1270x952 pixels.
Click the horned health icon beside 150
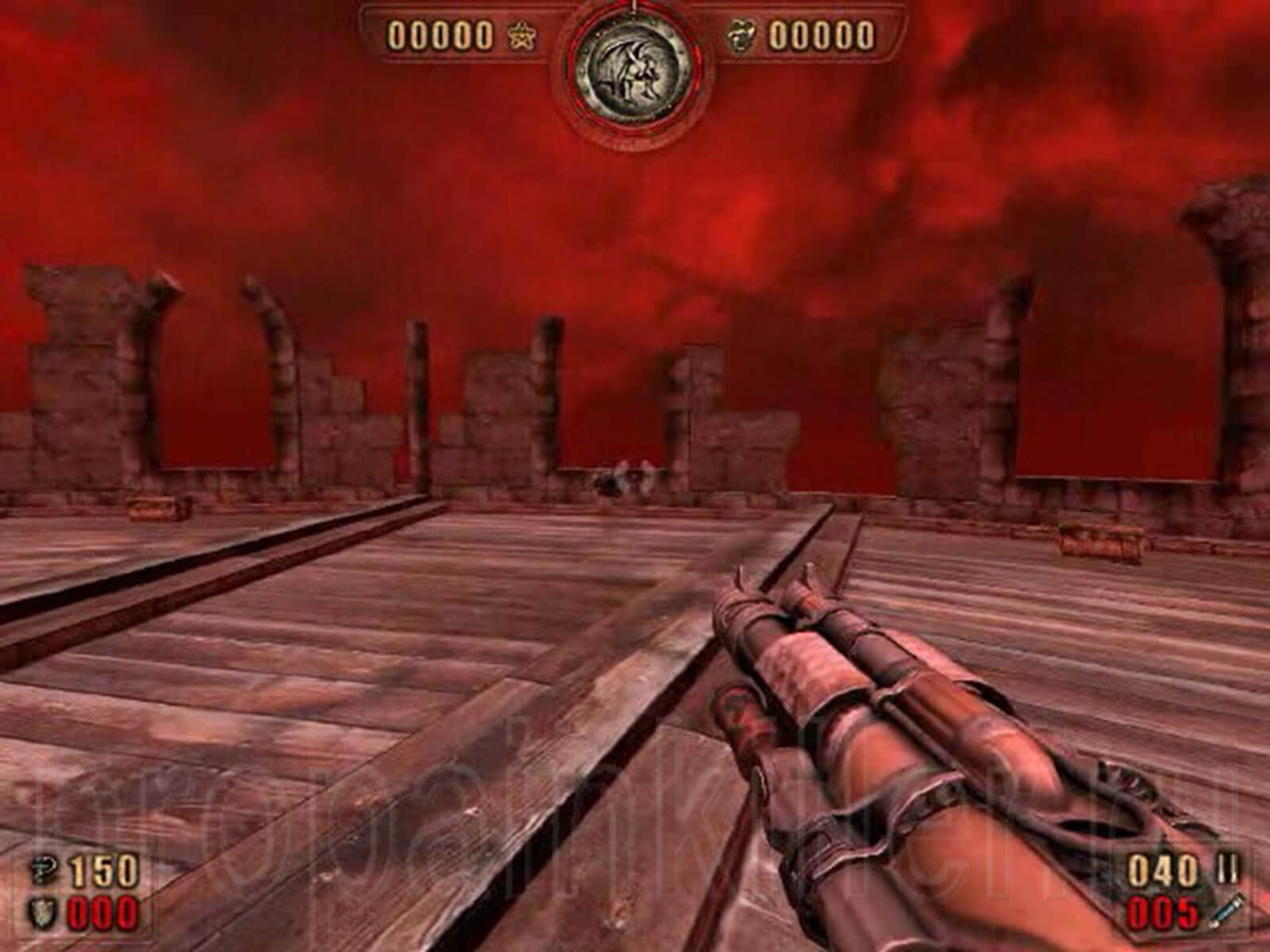click(42, 869)
